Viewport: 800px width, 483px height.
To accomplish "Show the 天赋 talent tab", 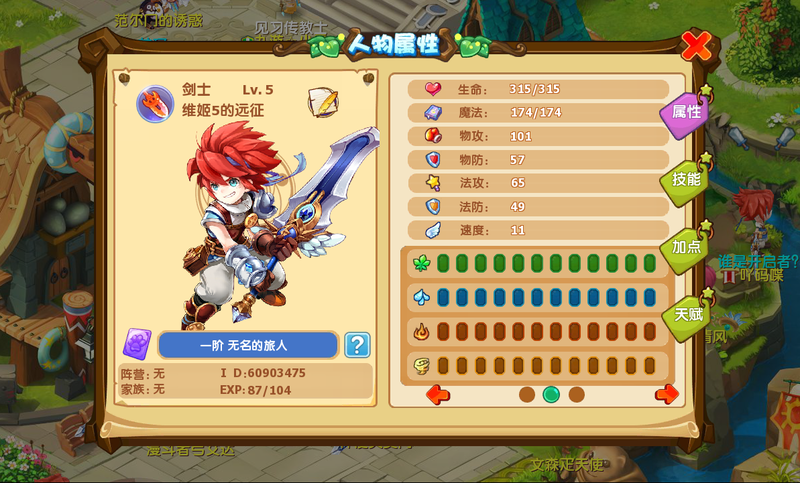I will (x=687, y=313).
